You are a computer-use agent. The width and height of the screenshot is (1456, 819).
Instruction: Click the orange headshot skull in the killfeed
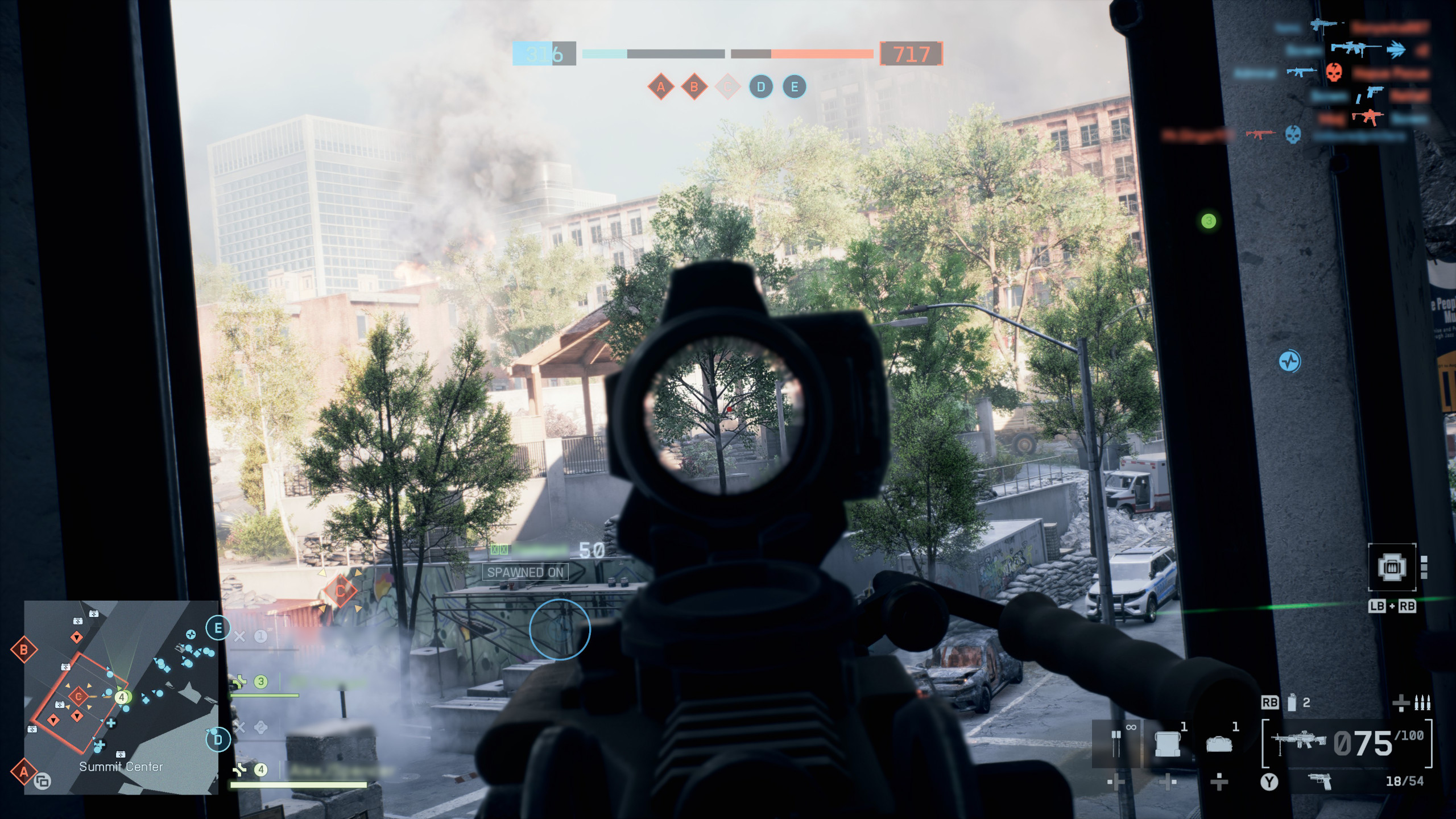tap(1334, 73)
